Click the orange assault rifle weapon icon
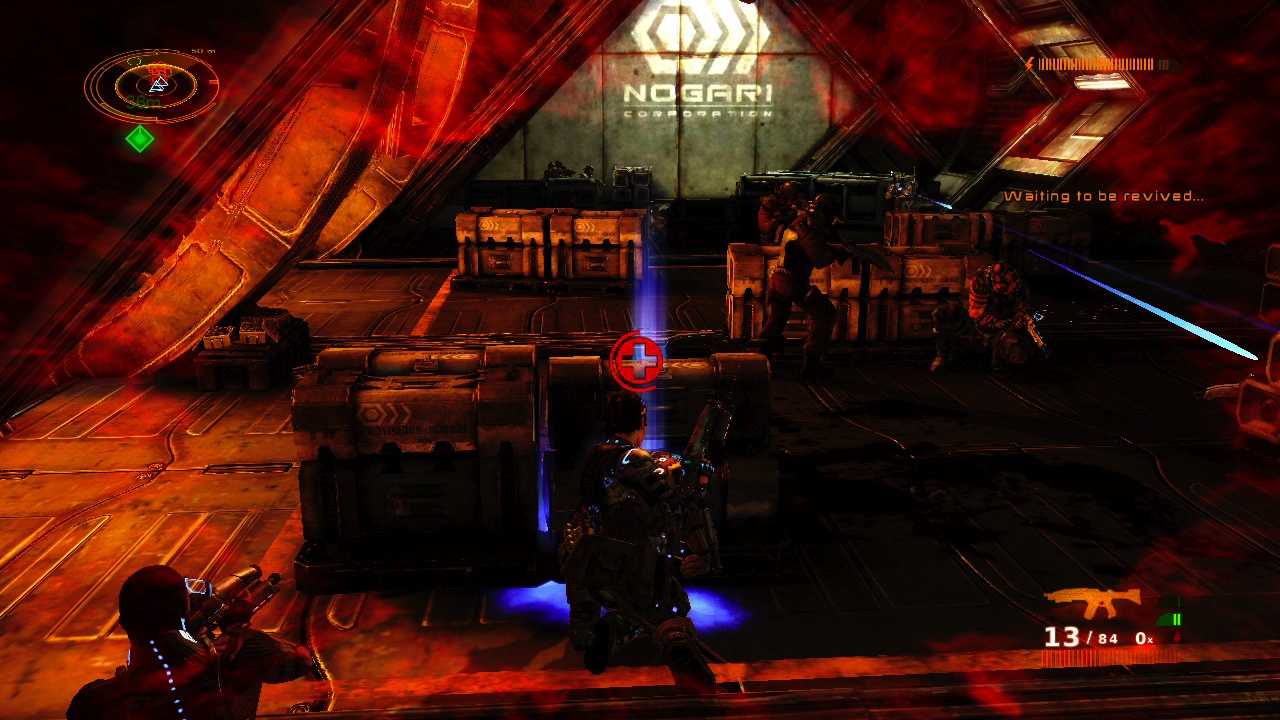This screenshot has height=720, width=1280. [1092, 598]
